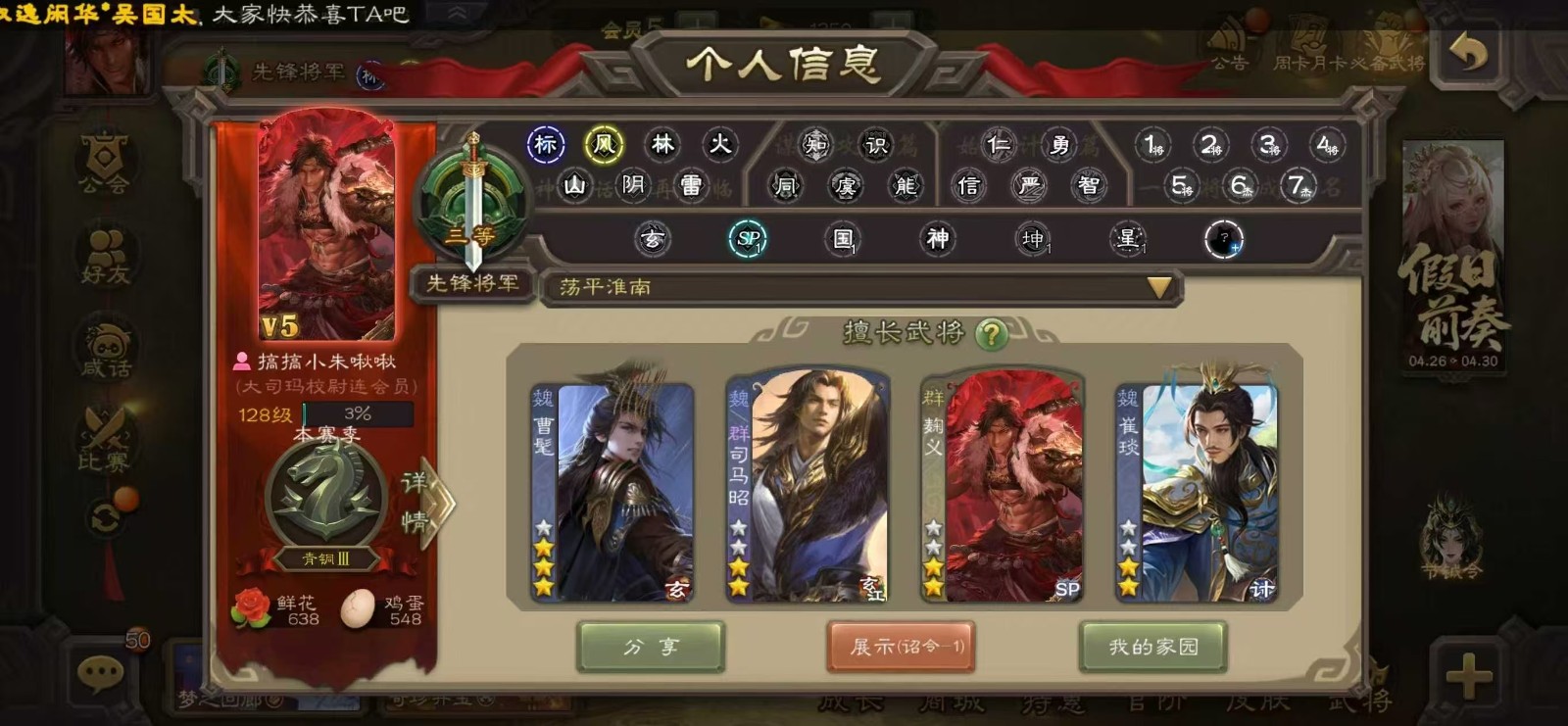Image resolution: width=1568 pixels, height=726 pixels.
Task: Open the 假日前奏 event banner
Action: (x=1453, y=255)
